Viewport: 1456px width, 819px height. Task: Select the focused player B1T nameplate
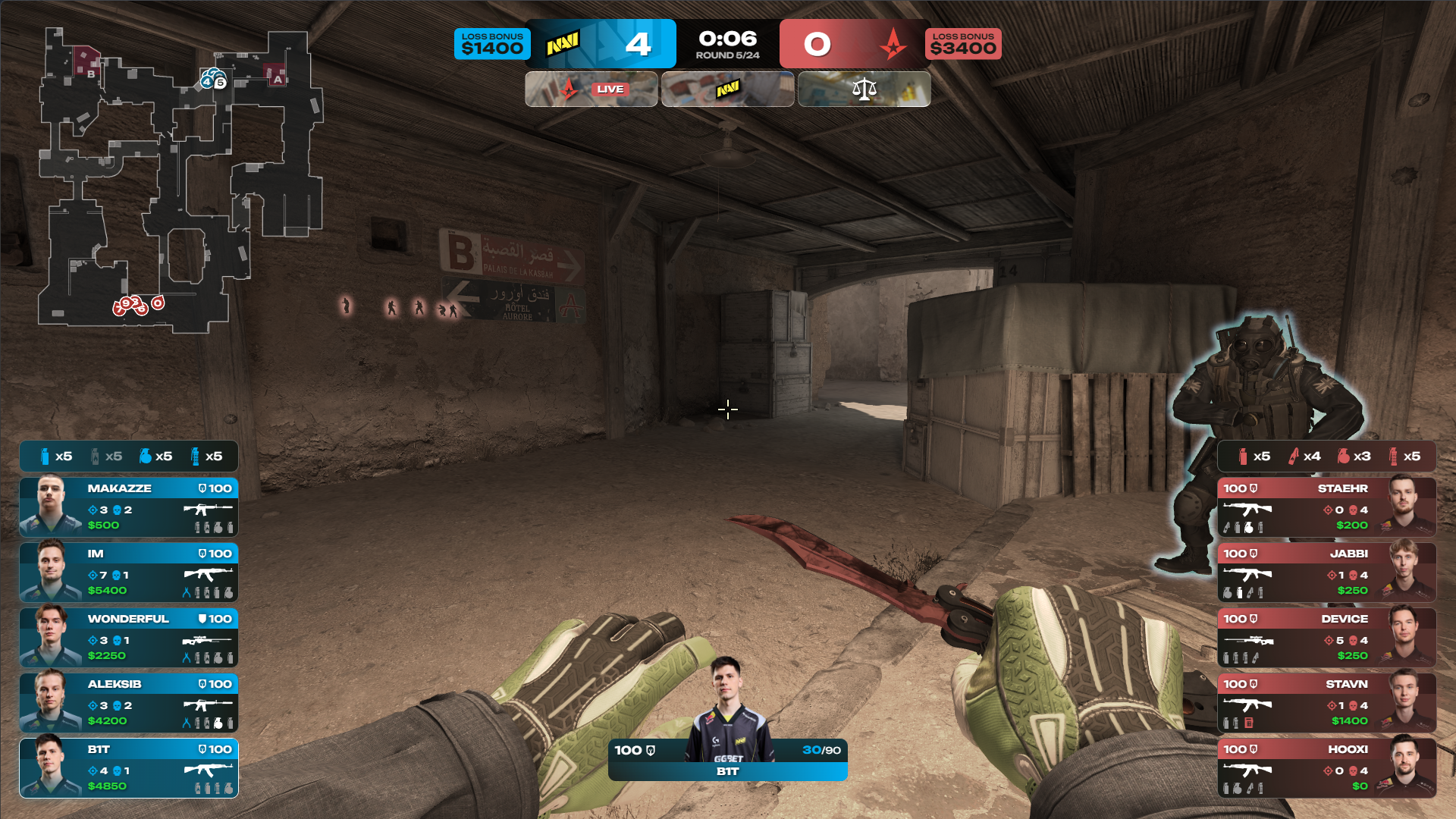tap(727, 761)
